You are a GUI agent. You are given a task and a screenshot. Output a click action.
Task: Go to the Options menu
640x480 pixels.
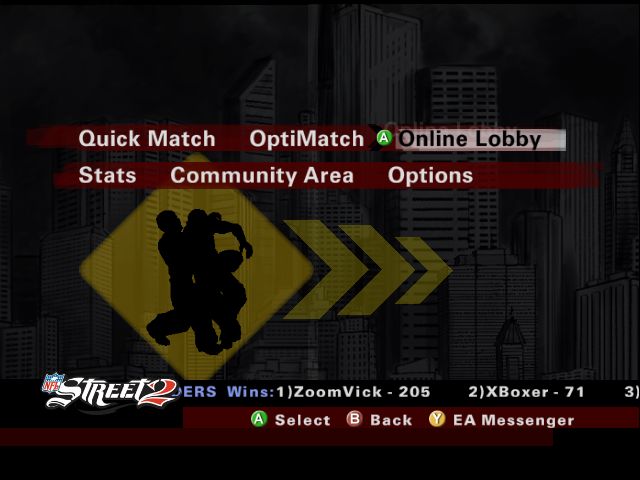pos(430,175)
